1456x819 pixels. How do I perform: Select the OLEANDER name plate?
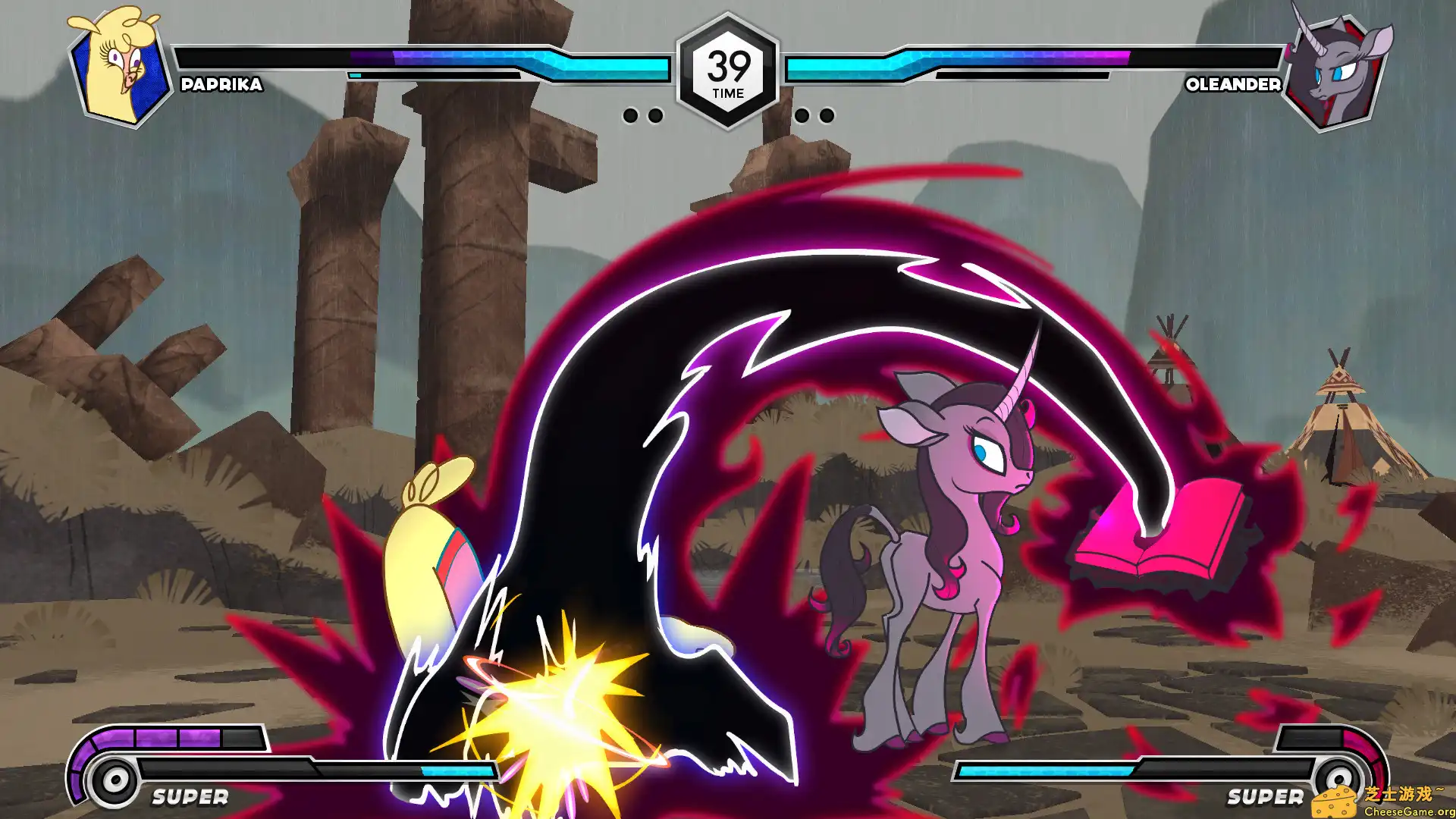coord(1234,86)
